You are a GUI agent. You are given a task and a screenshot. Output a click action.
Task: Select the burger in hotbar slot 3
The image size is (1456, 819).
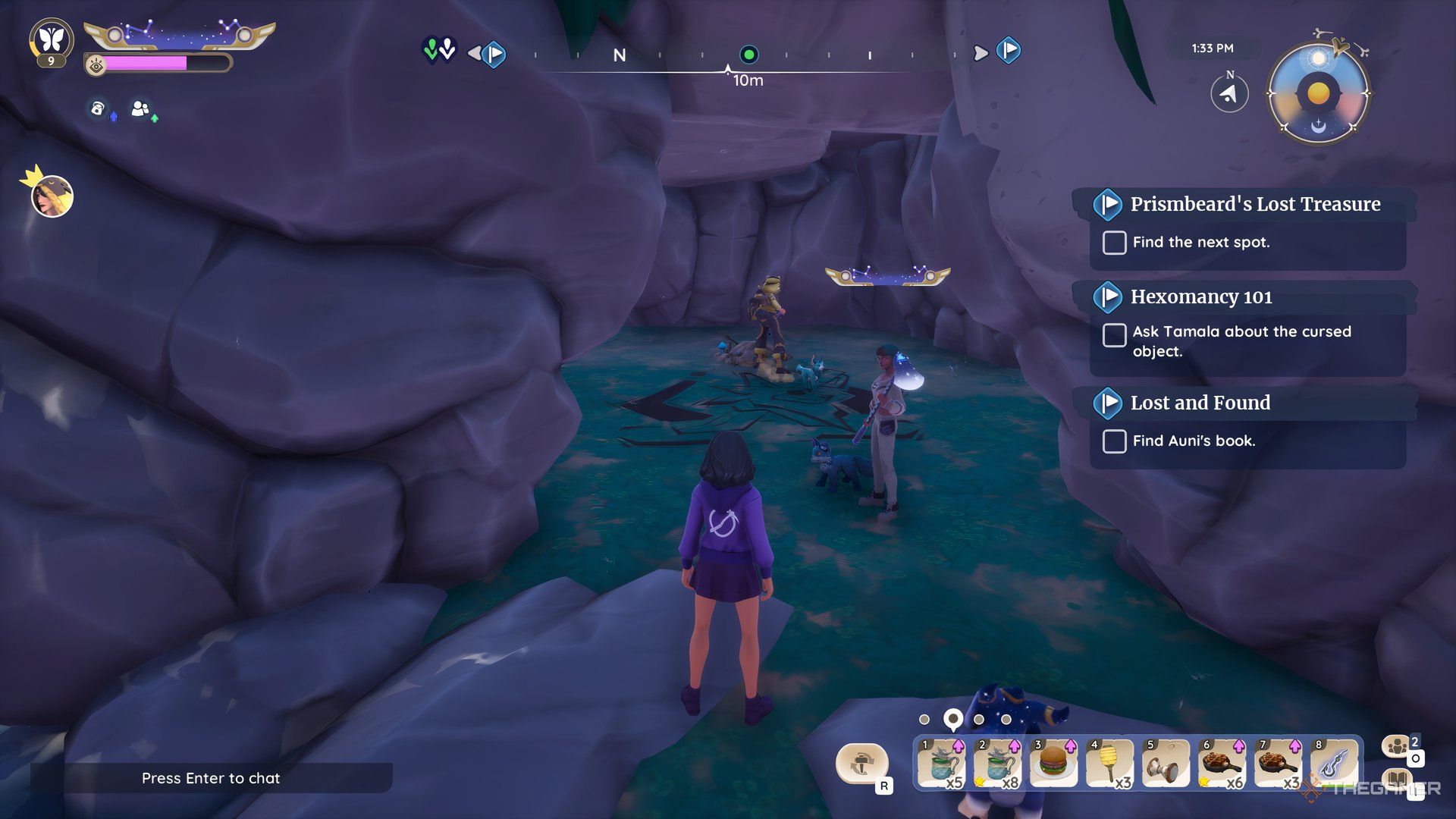point(1053,762)
